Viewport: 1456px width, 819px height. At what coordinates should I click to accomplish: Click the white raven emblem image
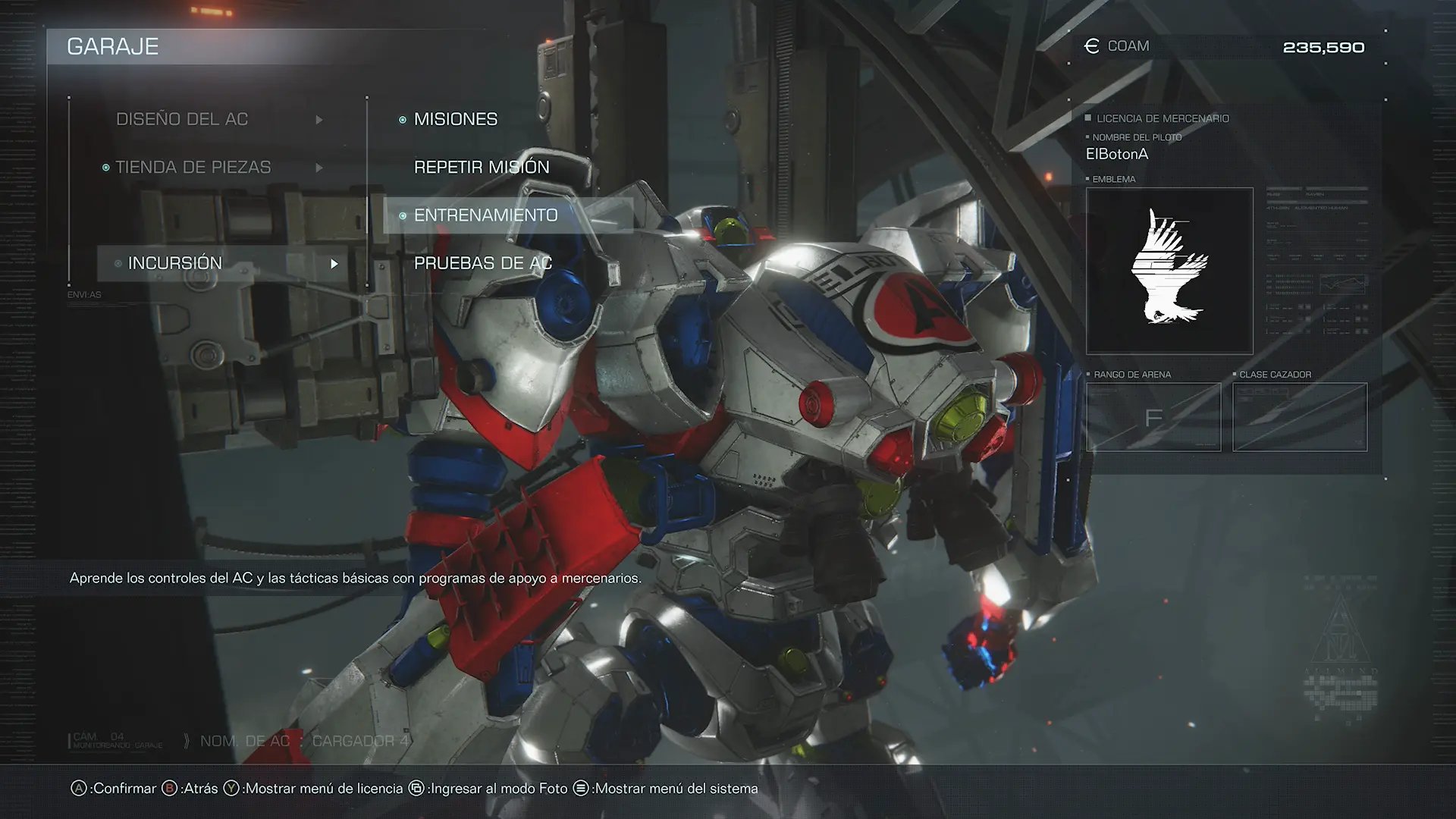(x=1169, y=271)
